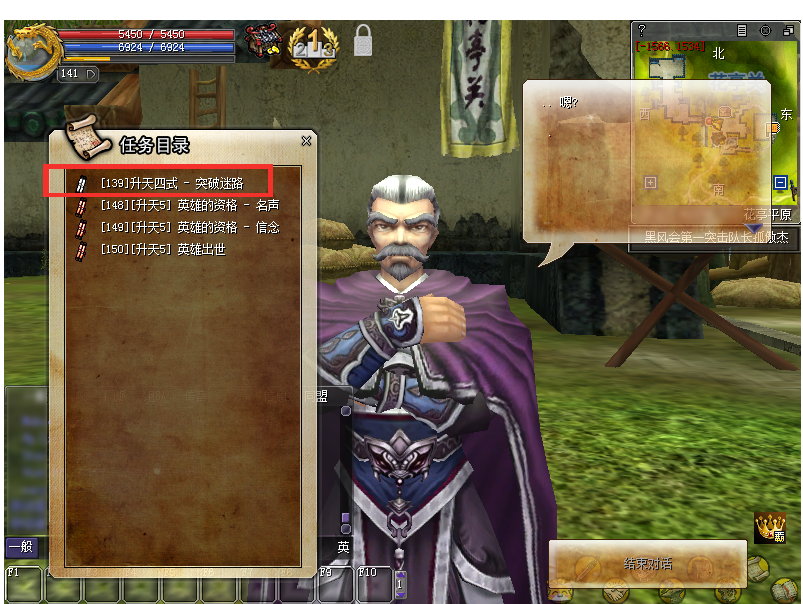This screenshot has height=604, width=803.
Task: Toggle the minimap window size icon
Action: tap(788, 31)
